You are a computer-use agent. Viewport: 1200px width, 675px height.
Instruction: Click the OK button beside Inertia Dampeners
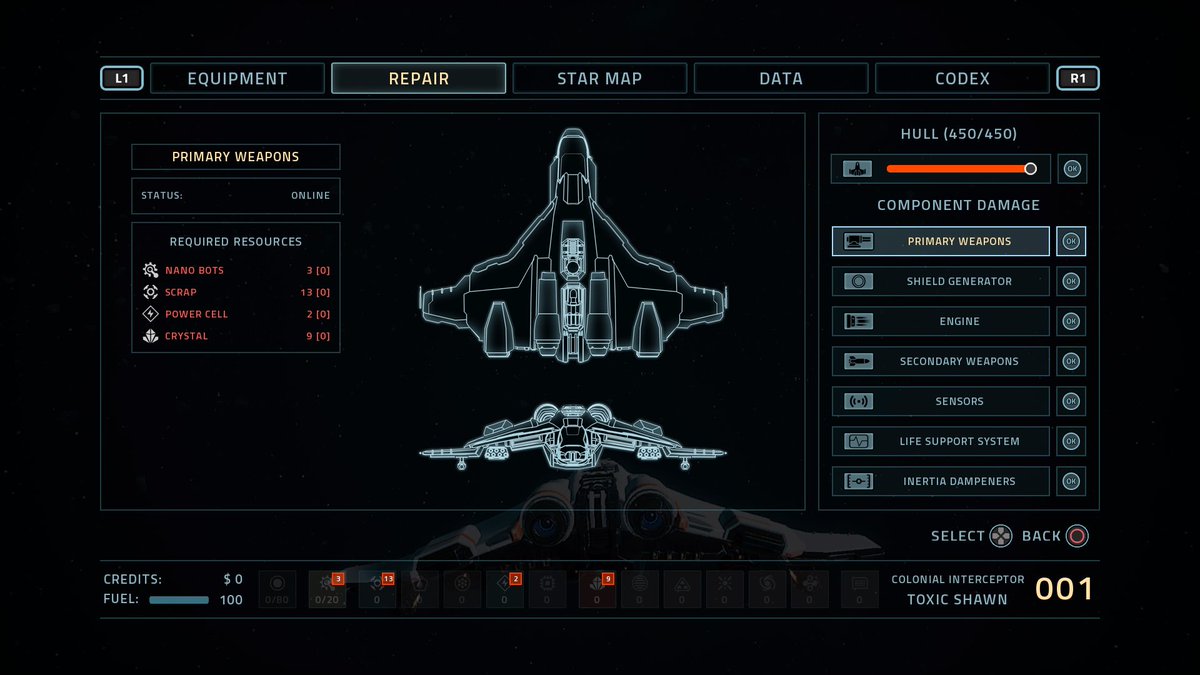coord(1072,481)
